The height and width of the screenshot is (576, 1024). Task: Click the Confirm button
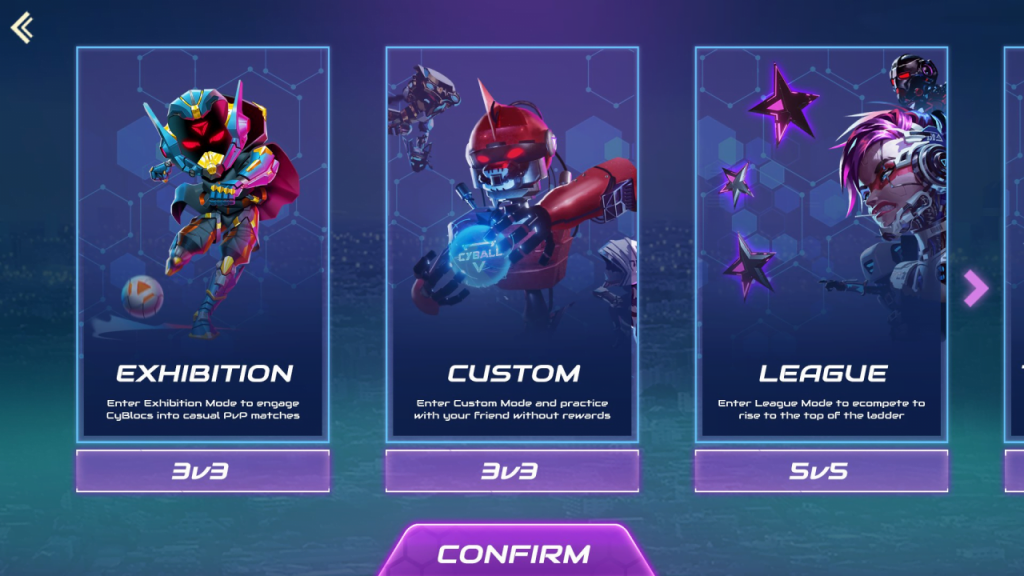click(514, 553)
